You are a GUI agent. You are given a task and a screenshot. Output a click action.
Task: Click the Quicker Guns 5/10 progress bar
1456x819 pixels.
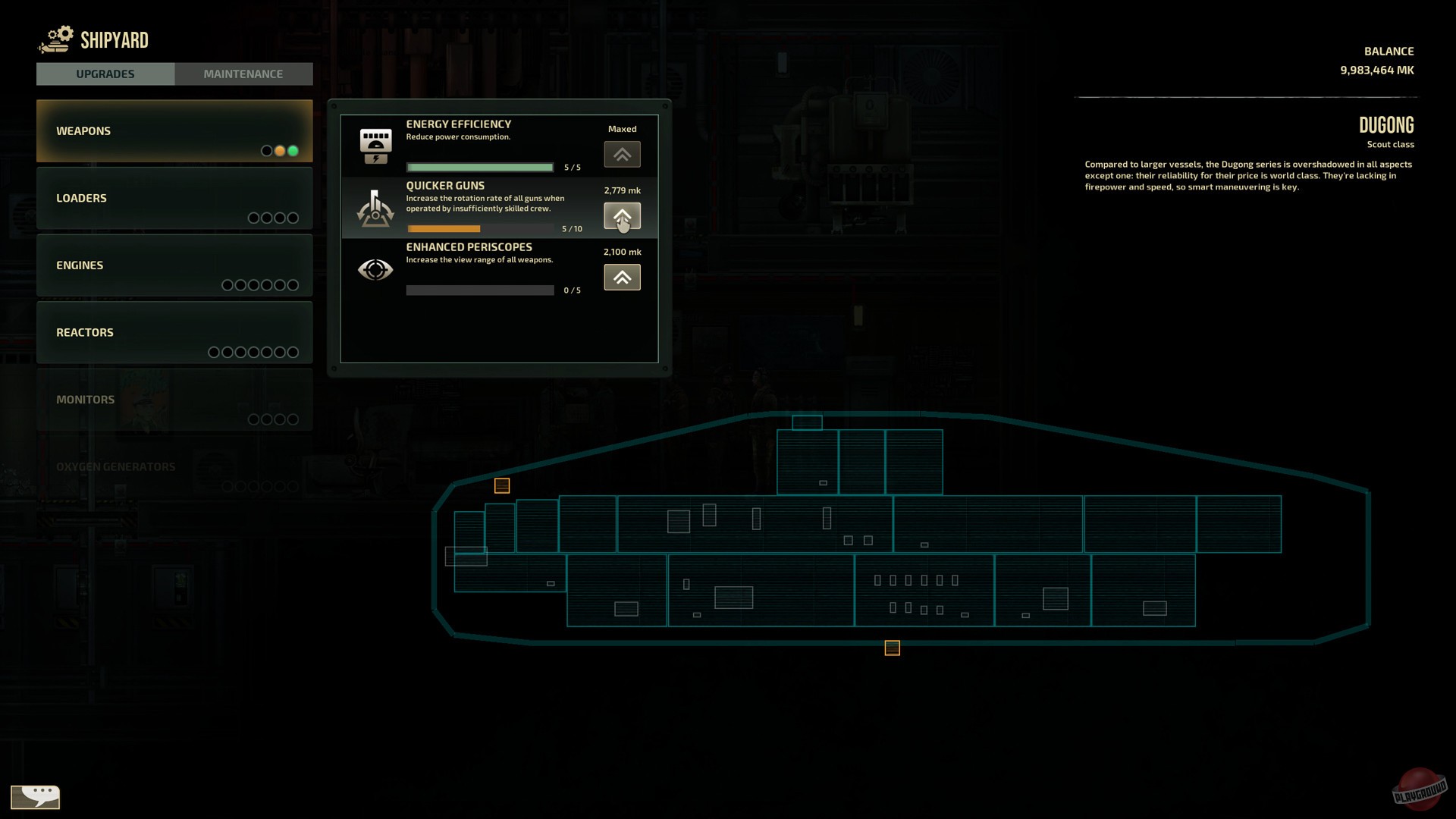click(x=480, y=228)
